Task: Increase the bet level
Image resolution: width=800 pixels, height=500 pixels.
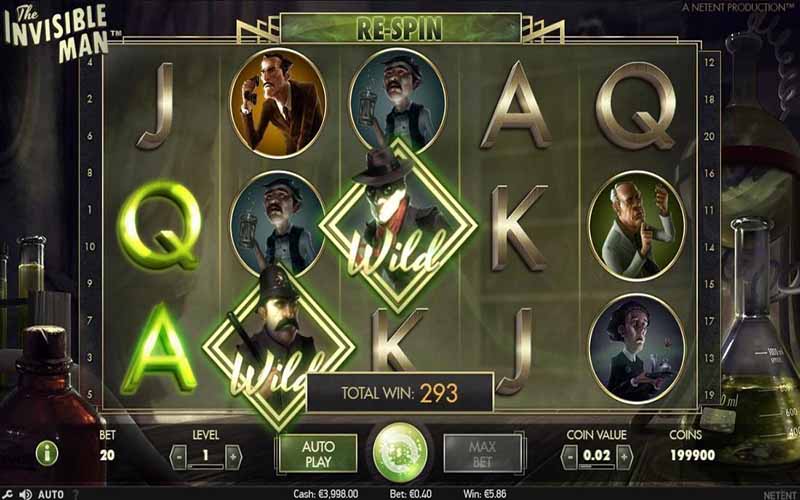Action: click(x=233, y=457)
